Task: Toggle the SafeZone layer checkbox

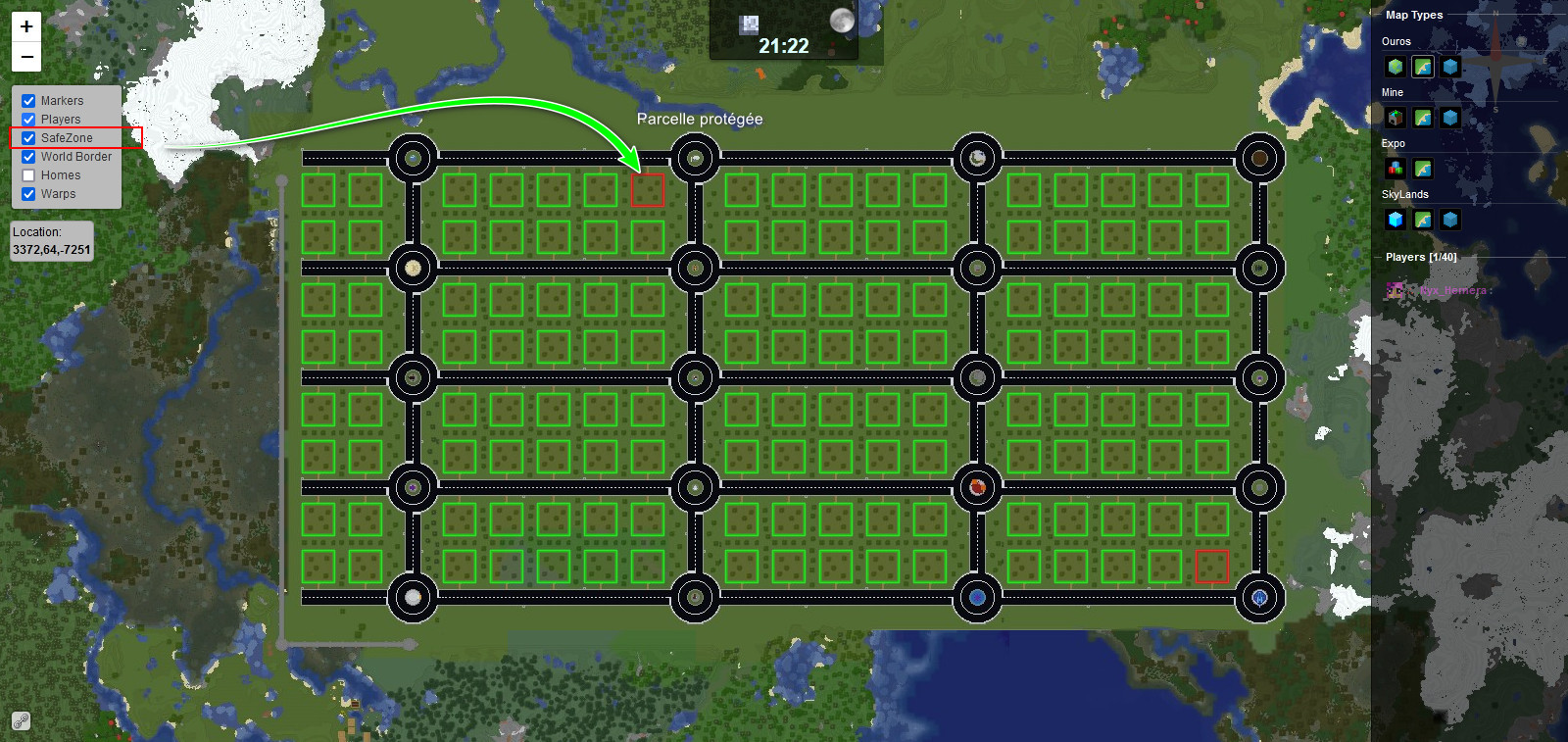Action: point(28,138)
